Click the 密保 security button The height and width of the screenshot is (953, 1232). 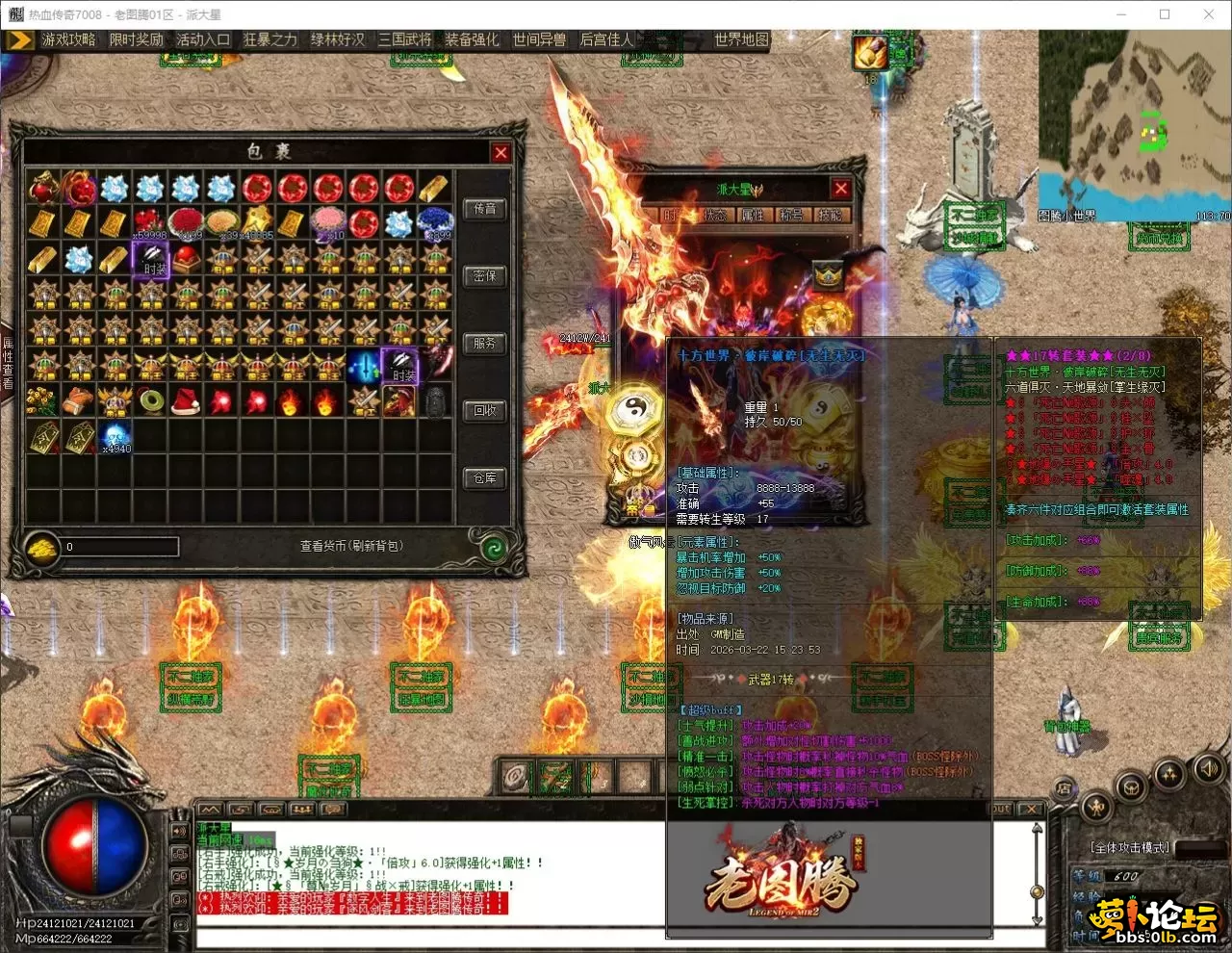point(484,276)
